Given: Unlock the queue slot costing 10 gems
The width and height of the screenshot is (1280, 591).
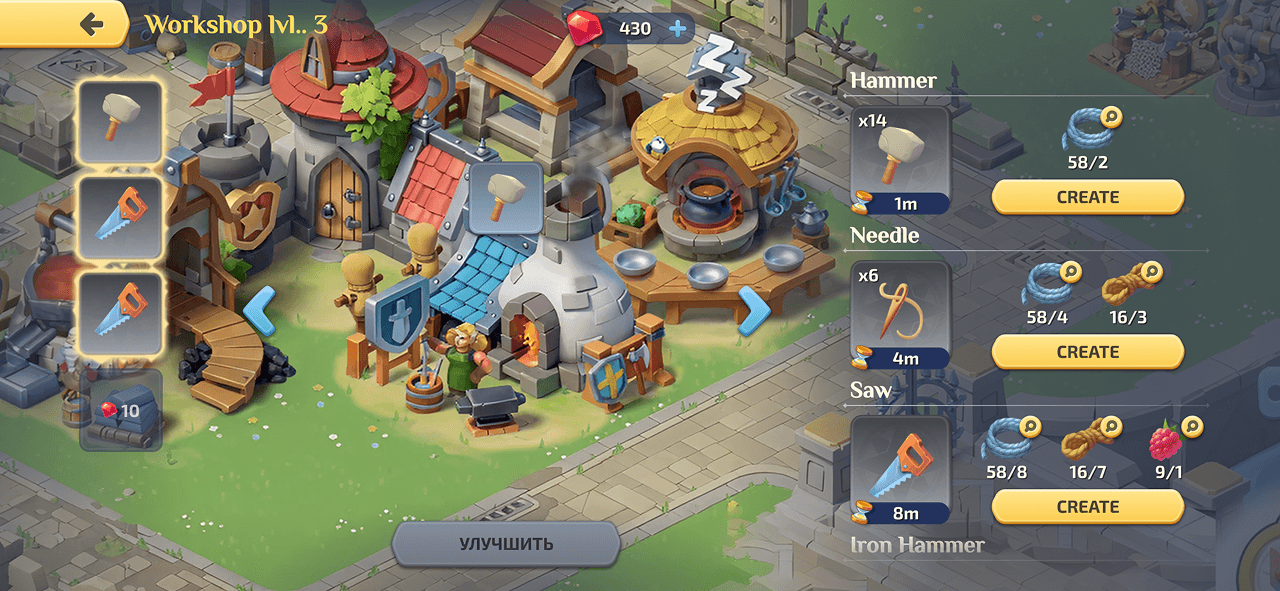Looking at the screenshot, I should tap(121, 410).
